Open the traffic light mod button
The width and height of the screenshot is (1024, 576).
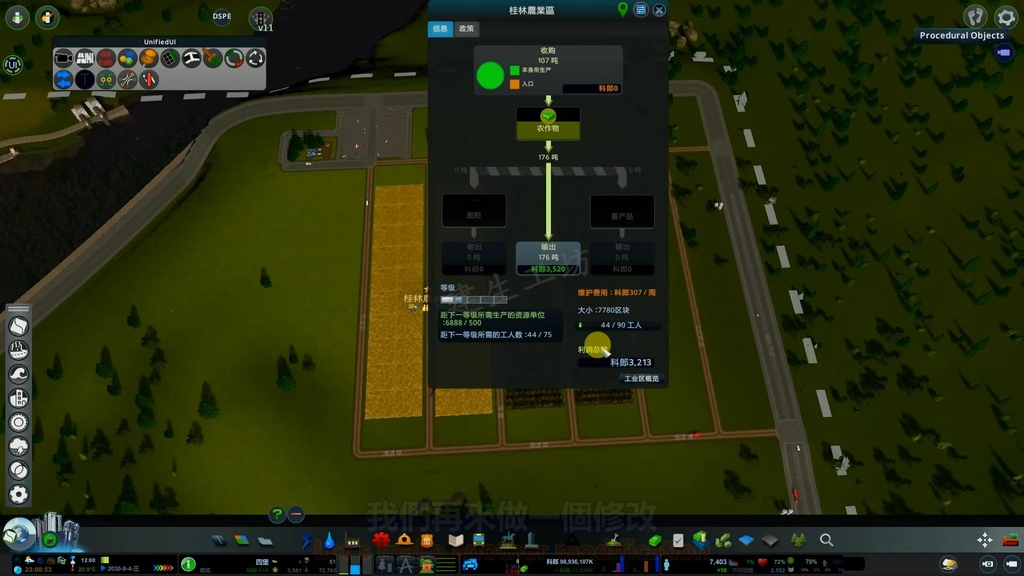(261, 17)
